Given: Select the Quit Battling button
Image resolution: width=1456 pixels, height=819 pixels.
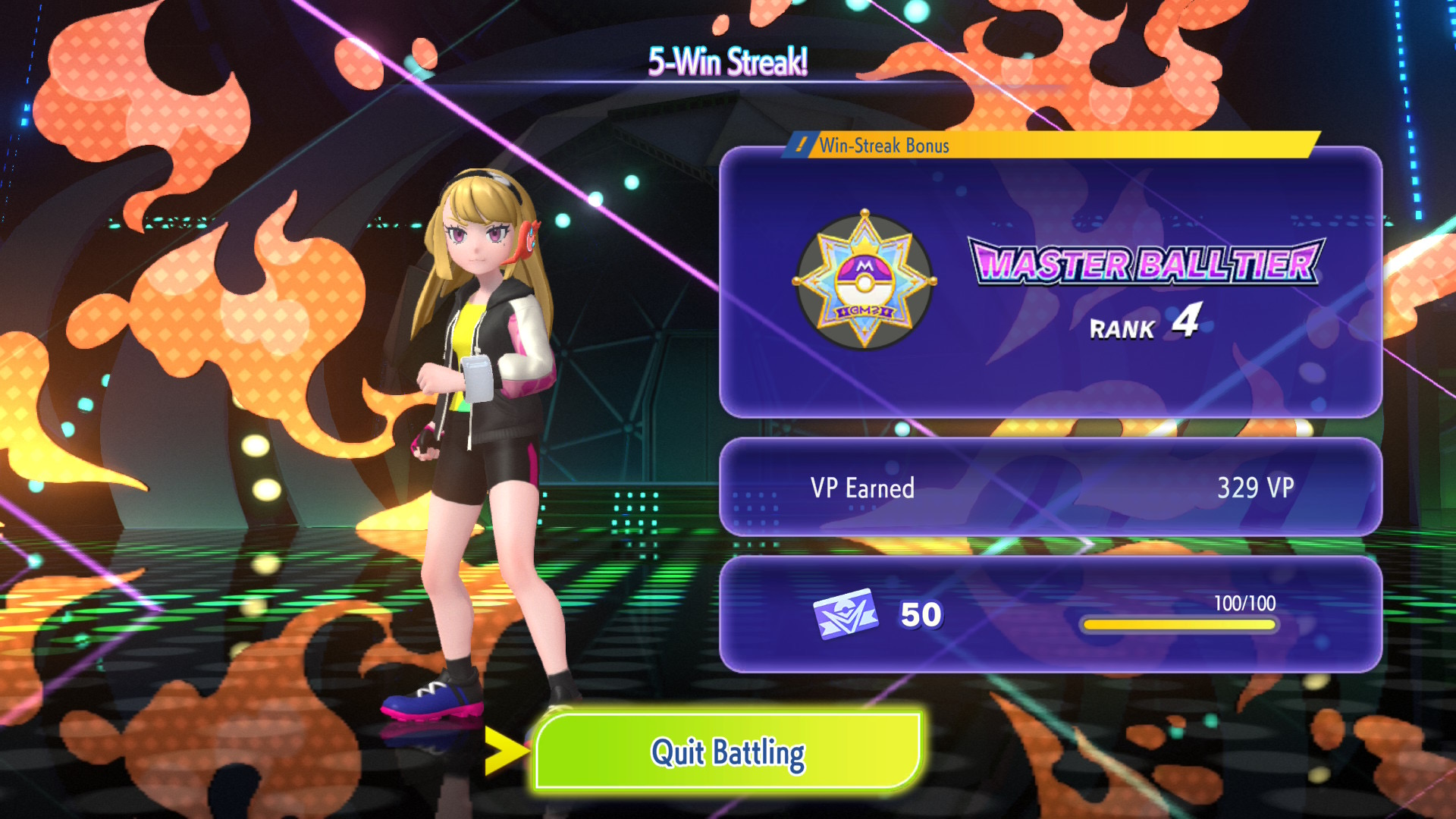Looking at the screenshot, I should tap(728, 752).
